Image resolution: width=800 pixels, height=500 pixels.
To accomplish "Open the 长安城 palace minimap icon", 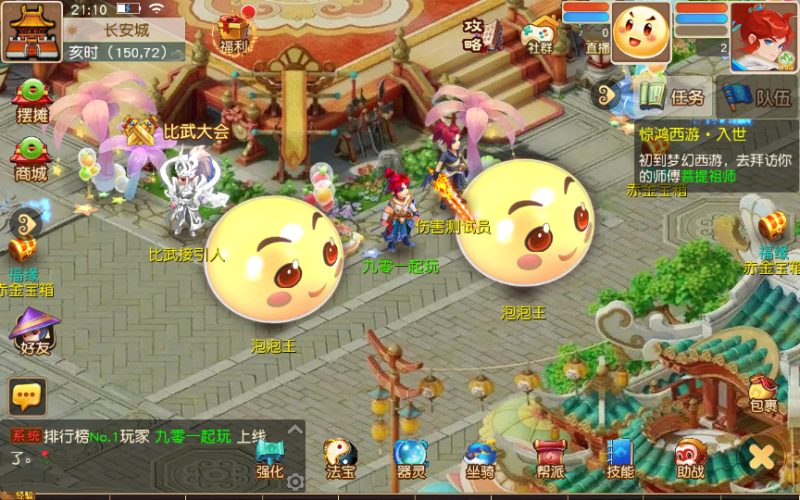I will pos(30,31).
